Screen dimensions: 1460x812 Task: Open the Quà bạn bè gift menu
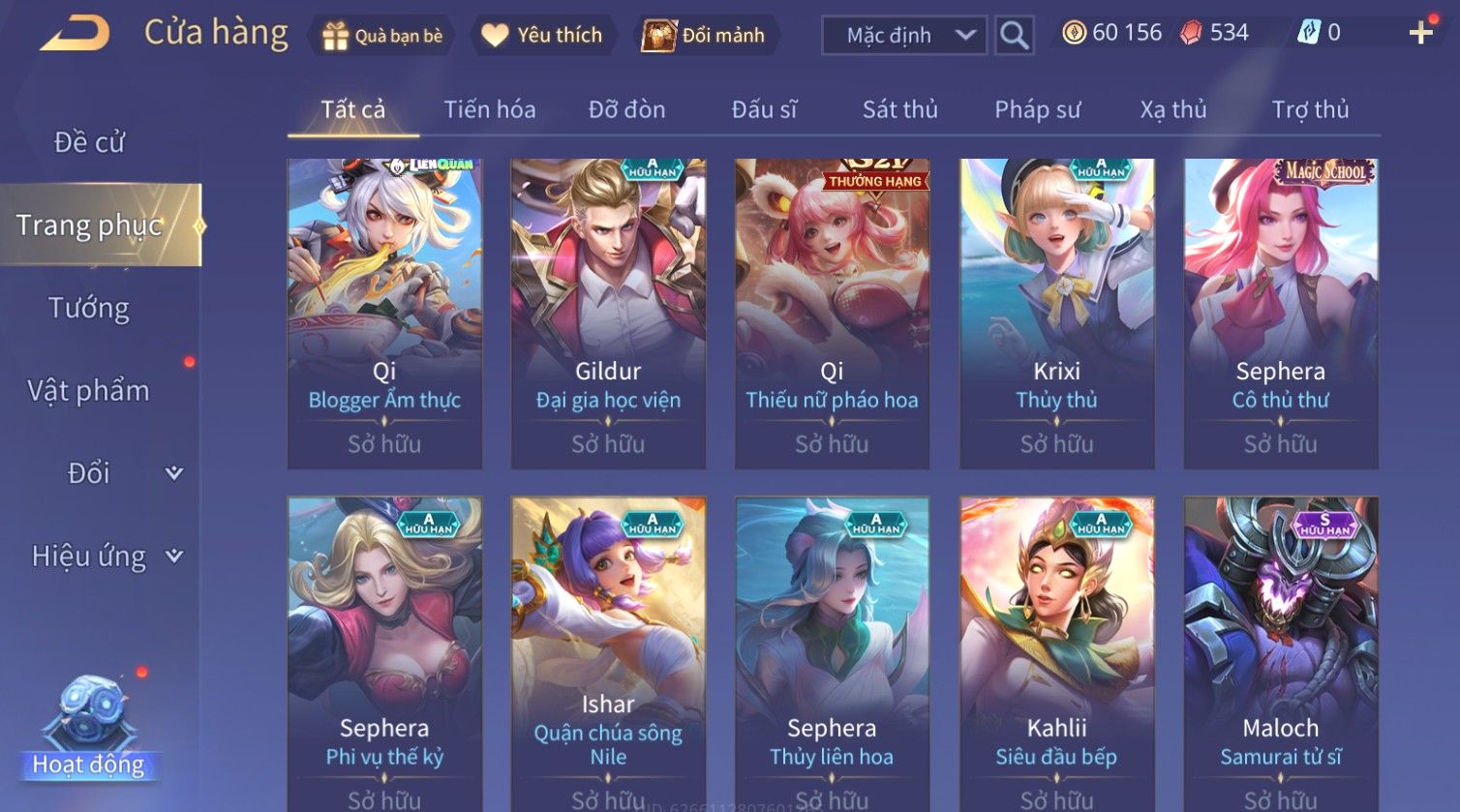click(x=382, y=36)
